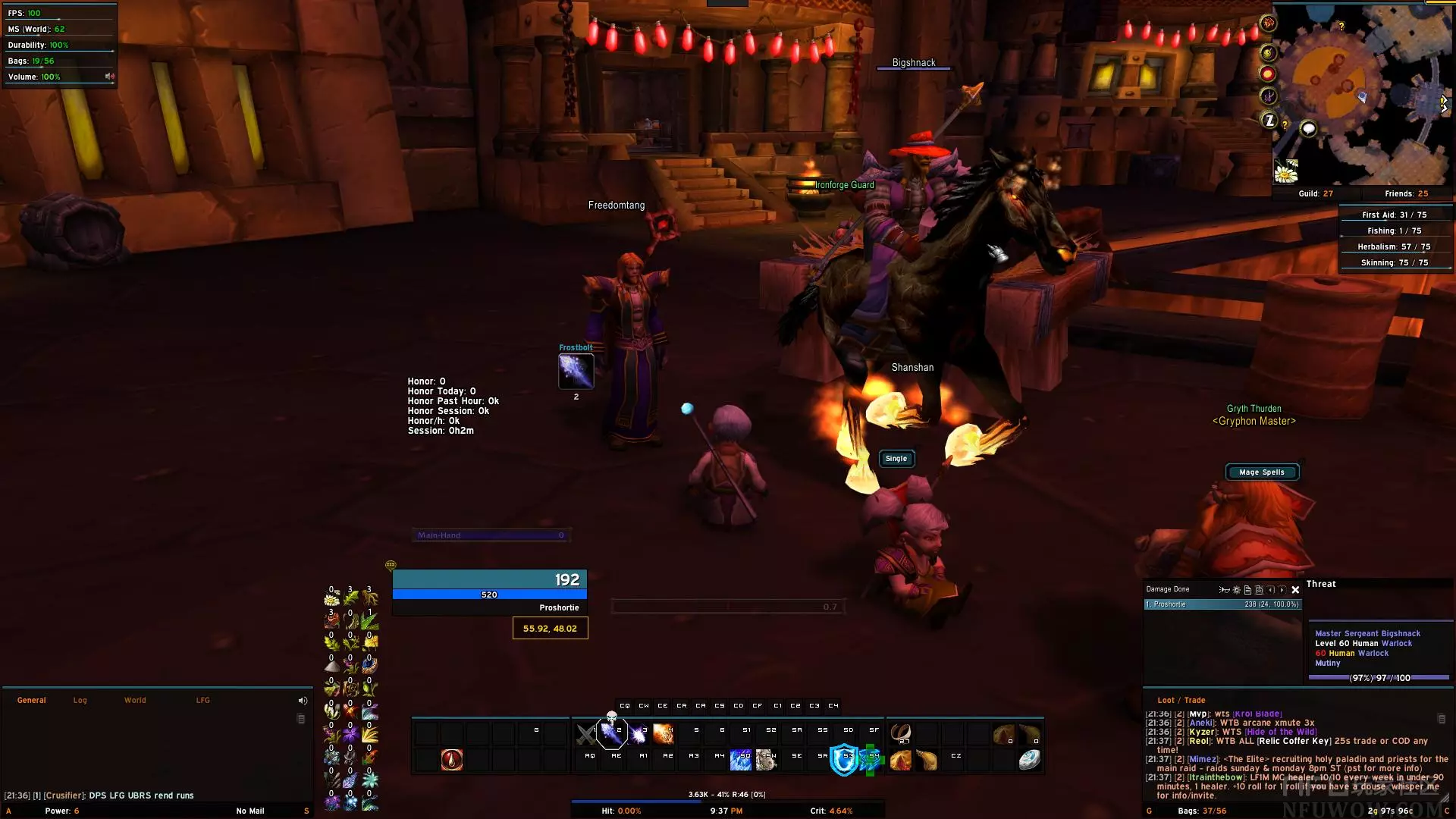Close the Damage Done meter window
This screenshot has height=819, width=1456.
coord(1295,589)
